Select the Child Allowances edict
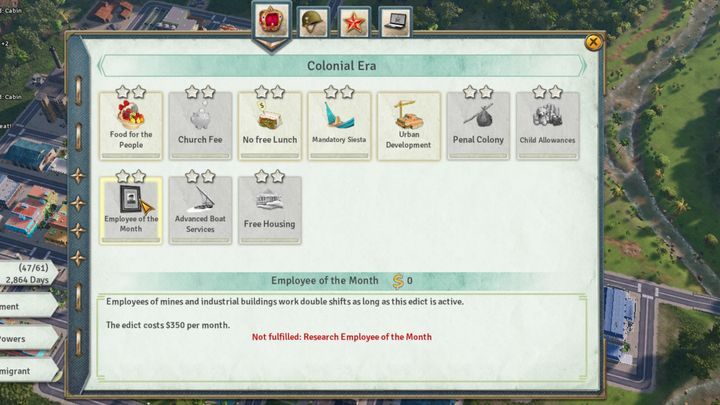 click(x=547, y=125)
